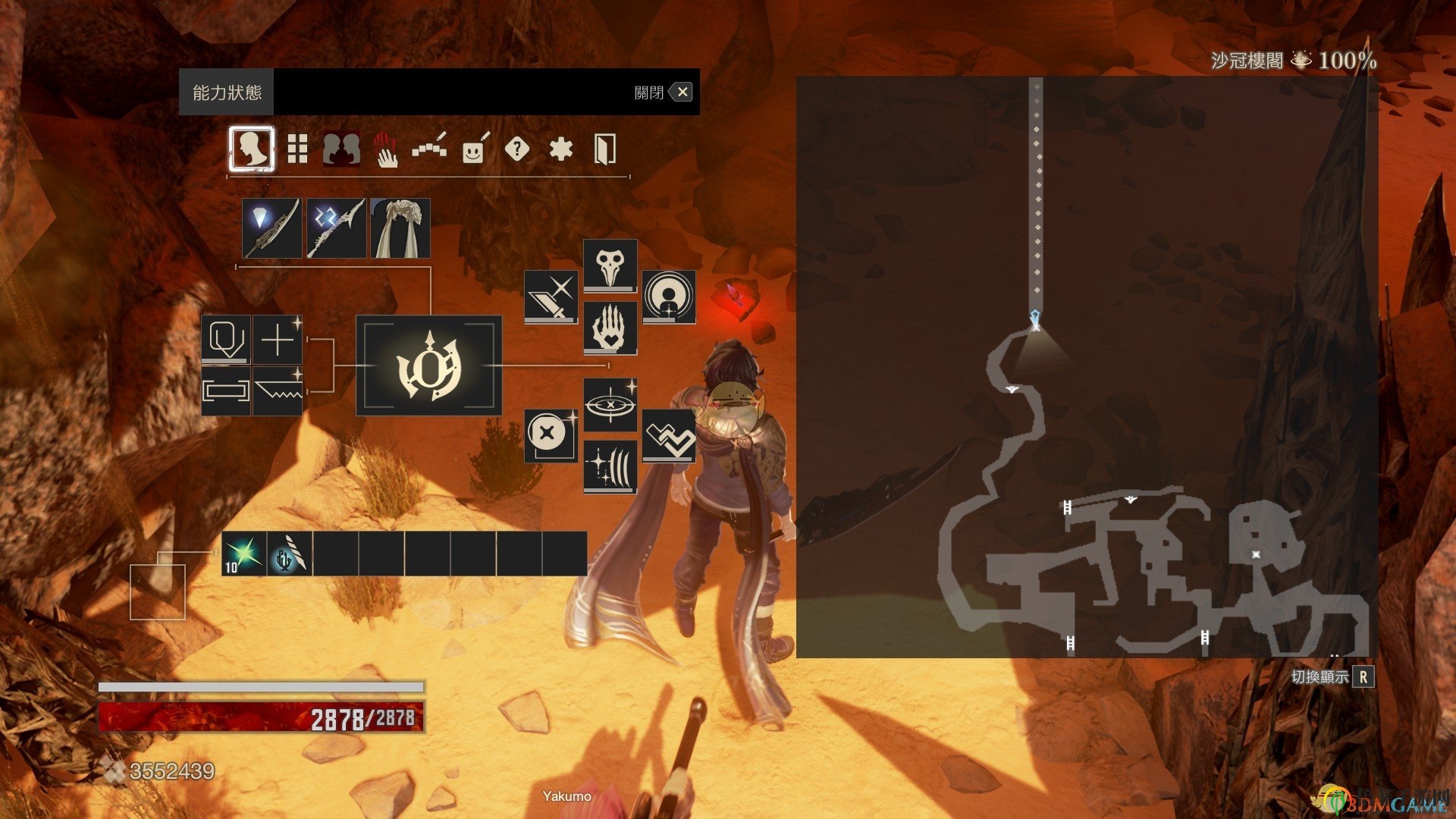Switch to the smiley face tab
Image resolution: width=1456 pixels, height=819 pixels.
tap(474, 149)
